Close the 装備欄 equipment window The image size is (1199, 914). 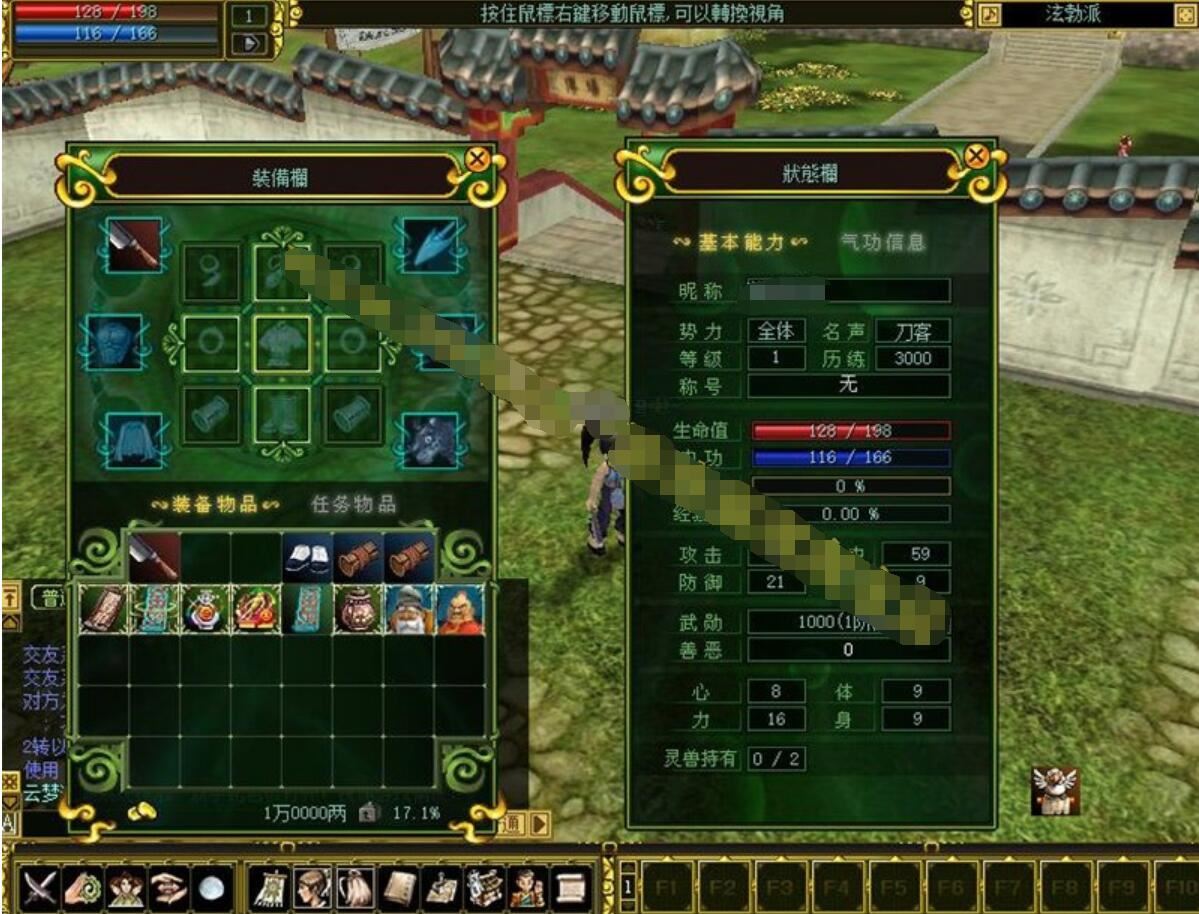pyautogui.click(x=478, y=159)
